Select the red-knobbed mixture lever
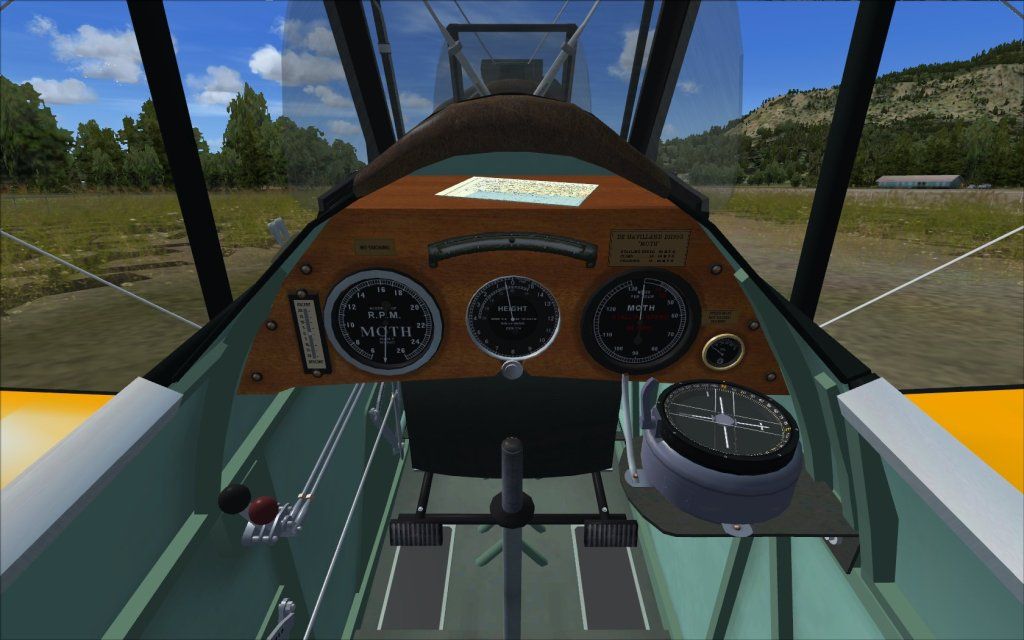Screen dimensions: 1024x640 (x=263, y=509)
